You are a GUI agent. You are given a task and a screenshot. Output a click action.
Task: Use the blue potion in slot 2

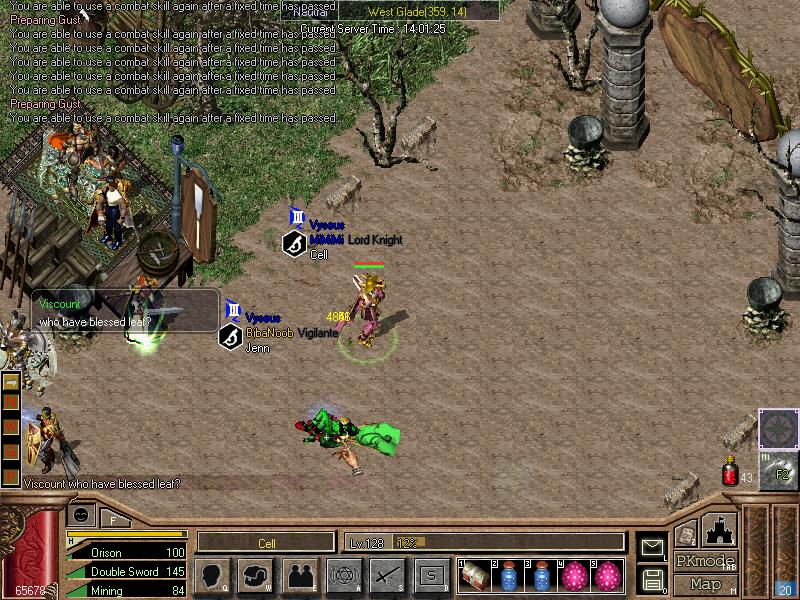508,576
